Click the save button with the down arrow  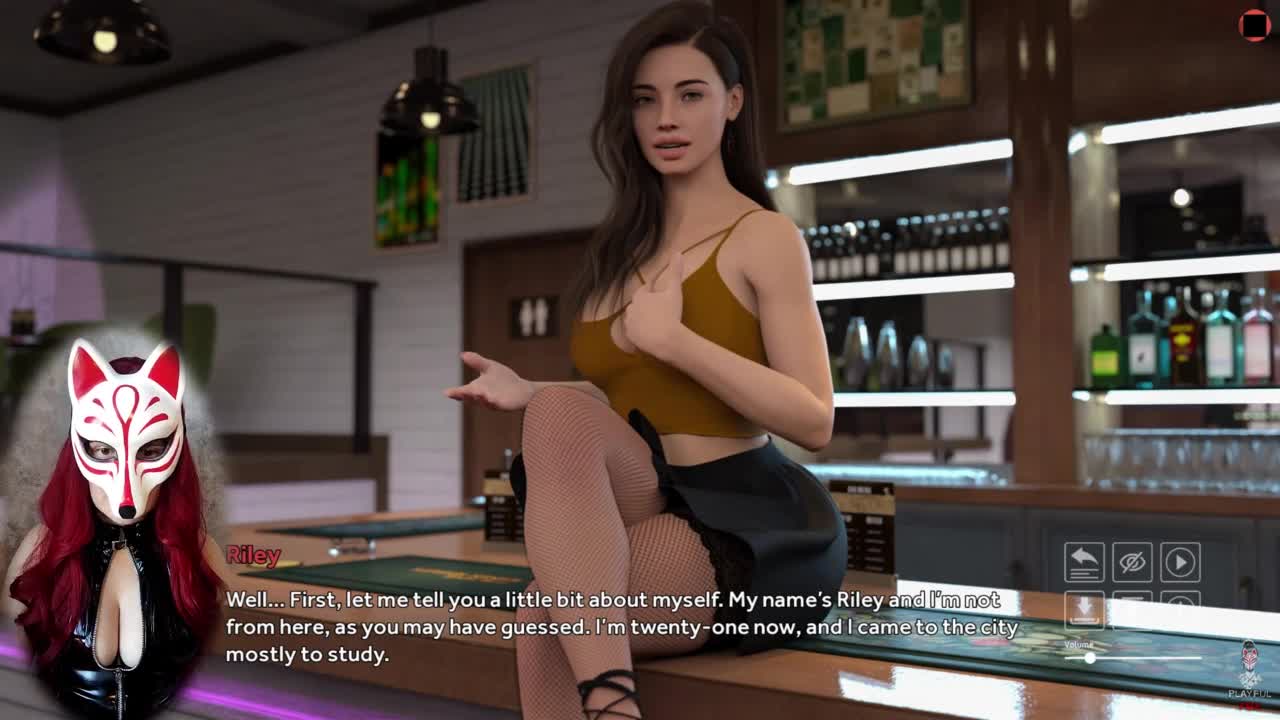(1084, 608)
